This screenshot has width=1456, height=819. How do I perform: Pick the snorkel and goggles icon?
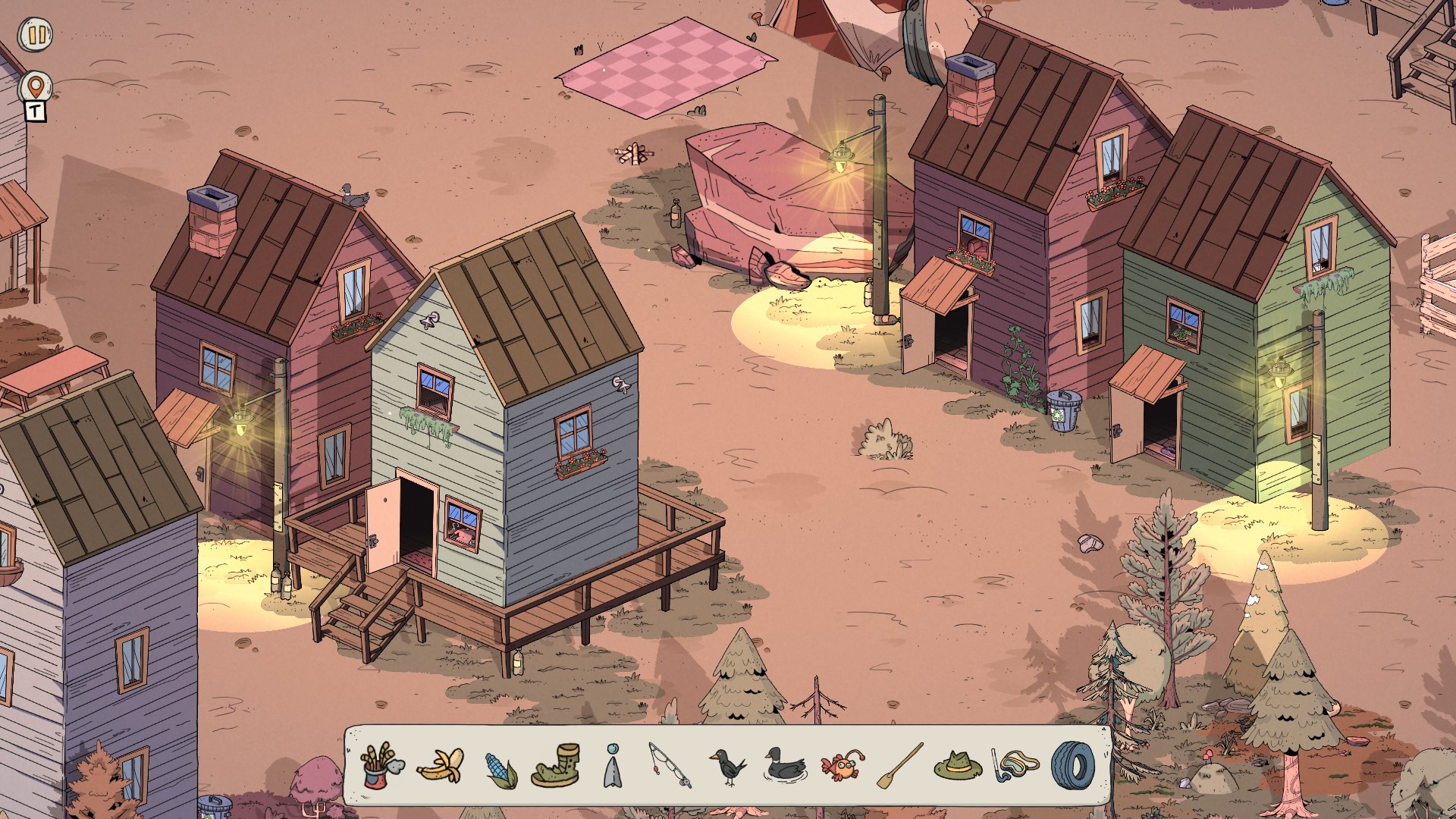[1016, 765]
